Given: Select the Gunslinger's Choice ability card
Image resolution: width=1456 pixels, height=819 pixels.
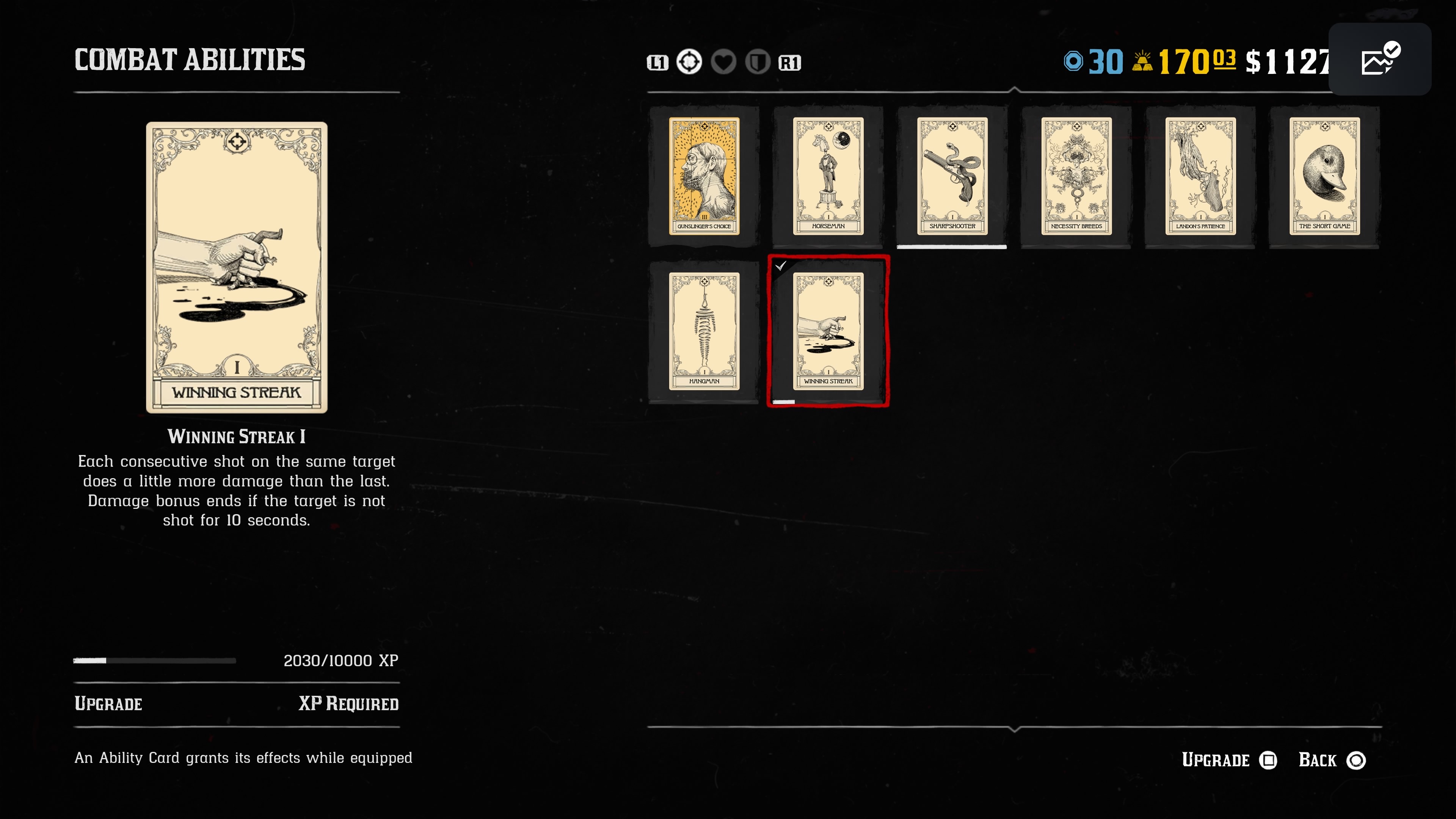Looking at the screenshot, I should (704, 176).
